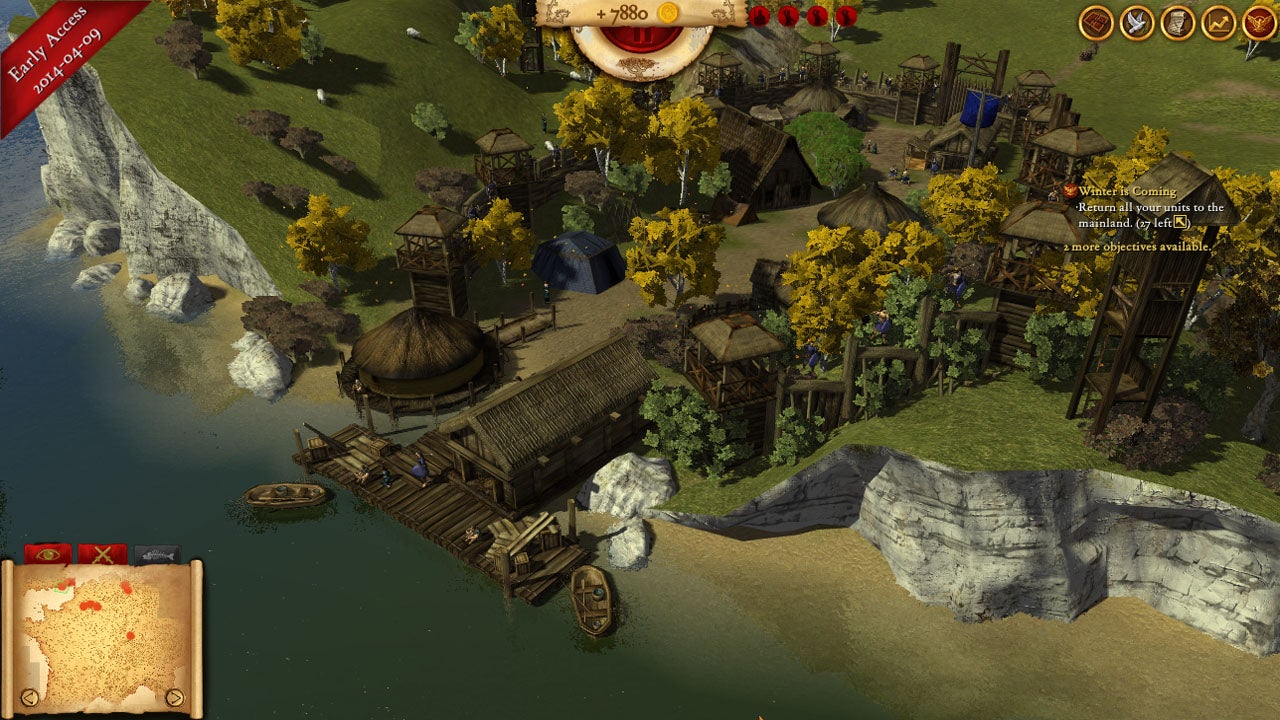The image size is (1280, 720).
Task: Click the red eagle emblem icon
Action: coord(1259,23)
